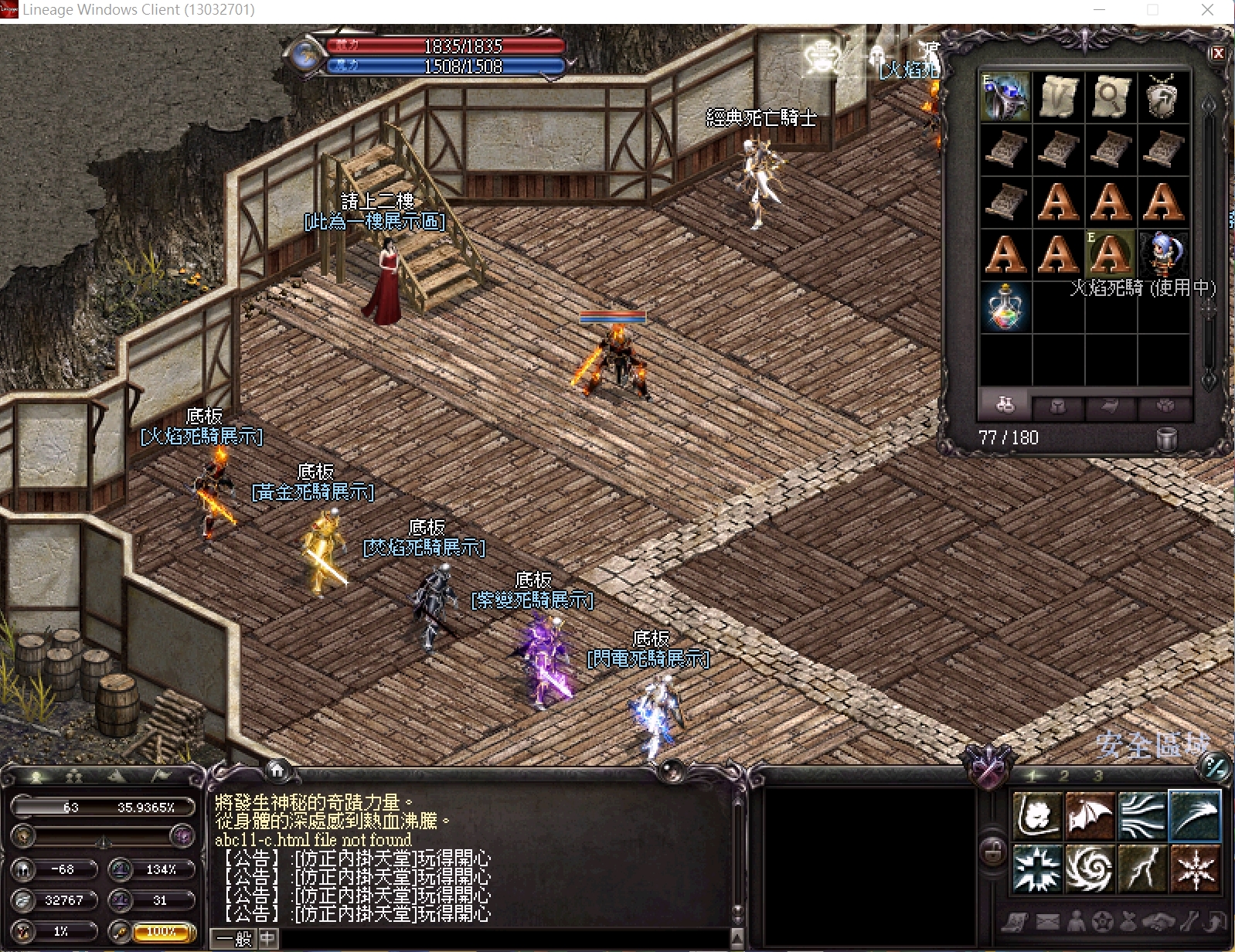Switch to the armor inventory tab
Screen dimensions: 1235x952
[1058, 406]
